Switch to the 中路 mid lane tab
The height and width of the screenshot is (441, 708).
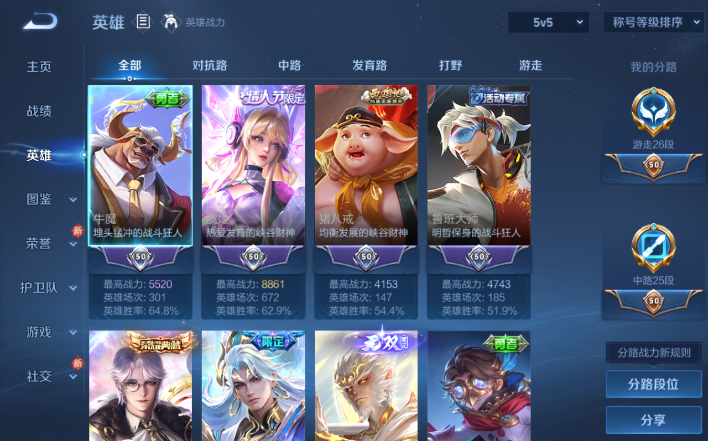289,65
